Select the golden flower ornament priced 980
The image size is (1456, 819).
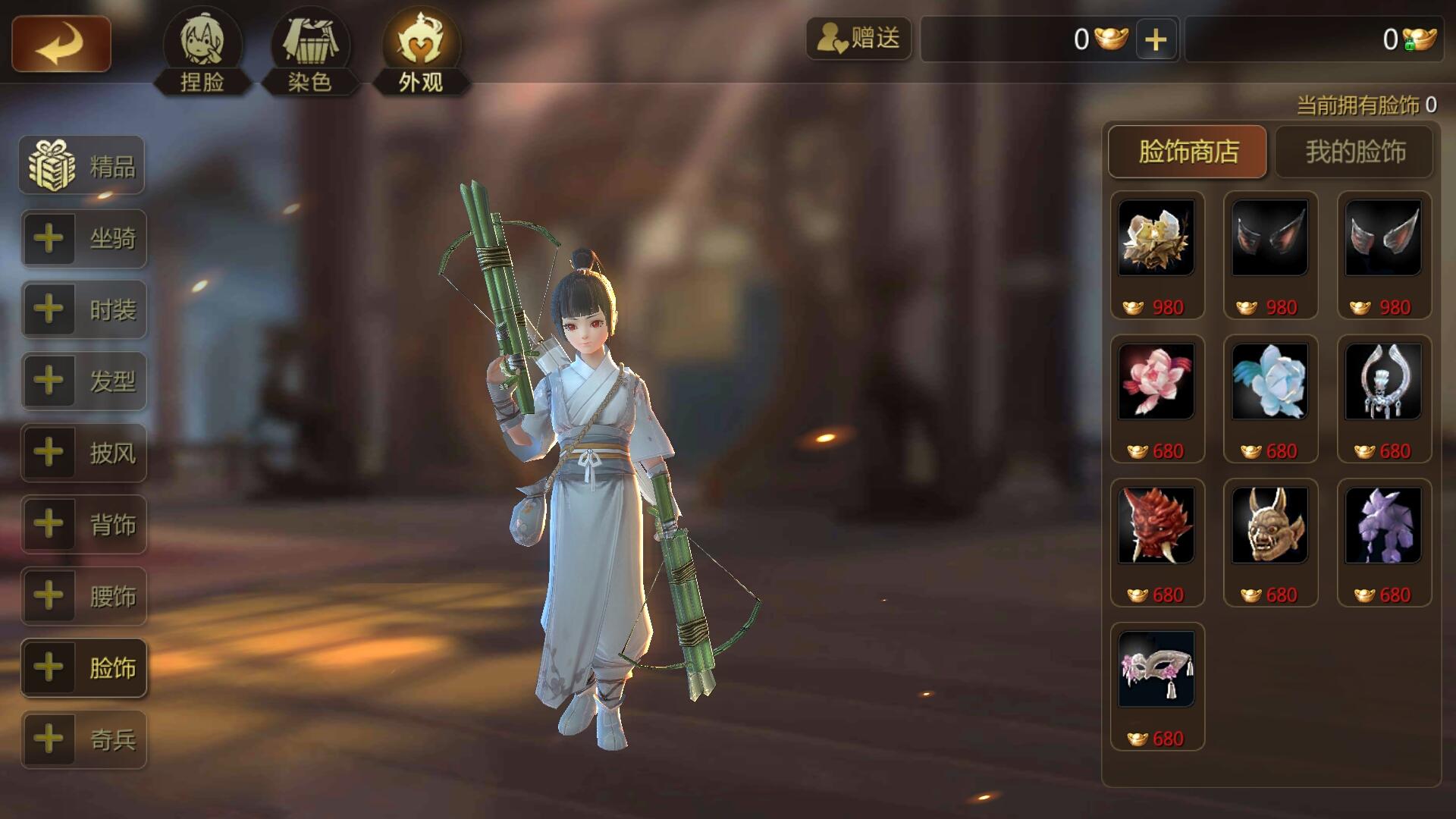tap(1156, 238)
